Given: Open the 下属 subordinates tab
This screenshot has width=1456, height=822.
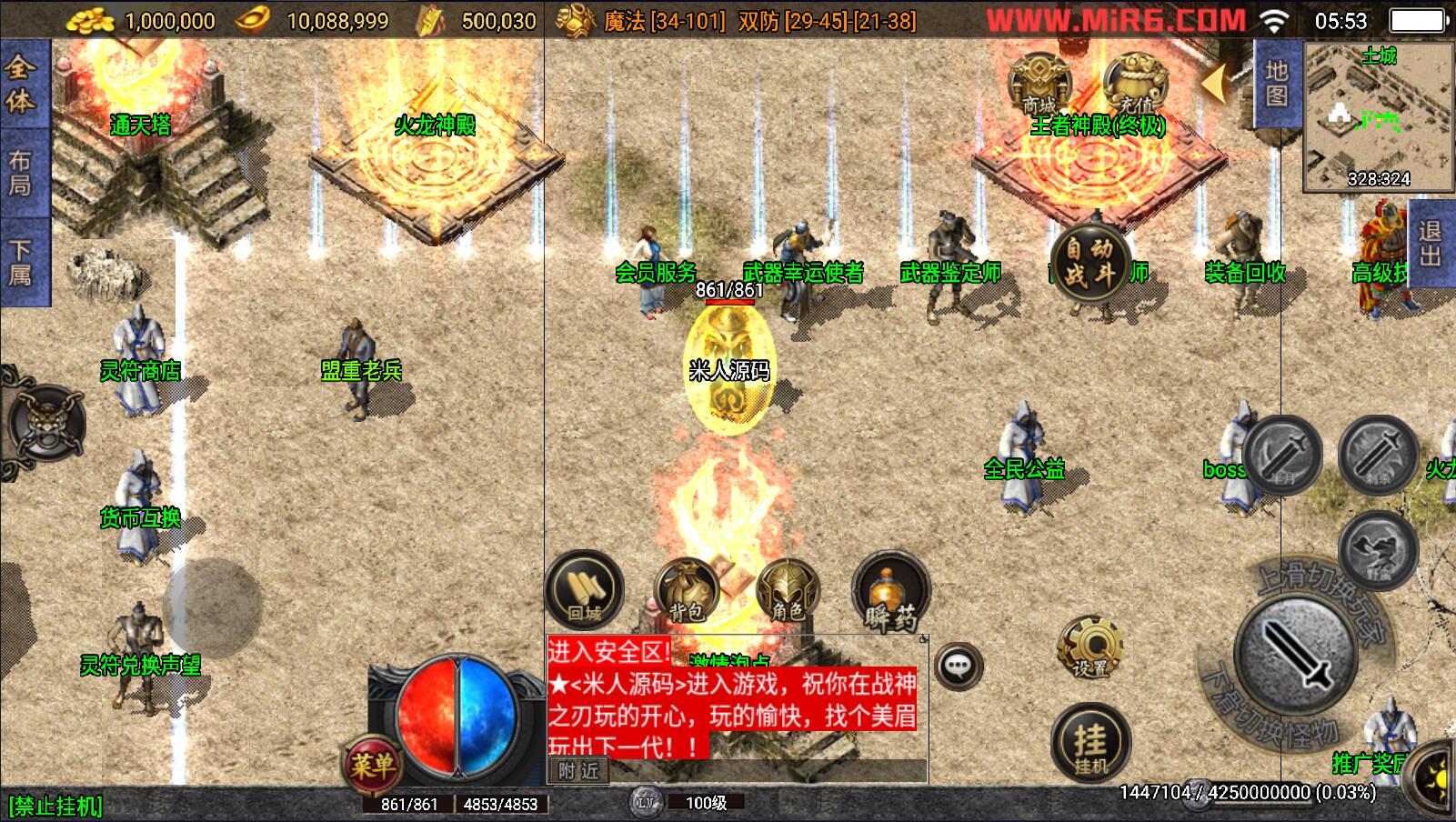Looking at the screenshot, I should (22, 262).
